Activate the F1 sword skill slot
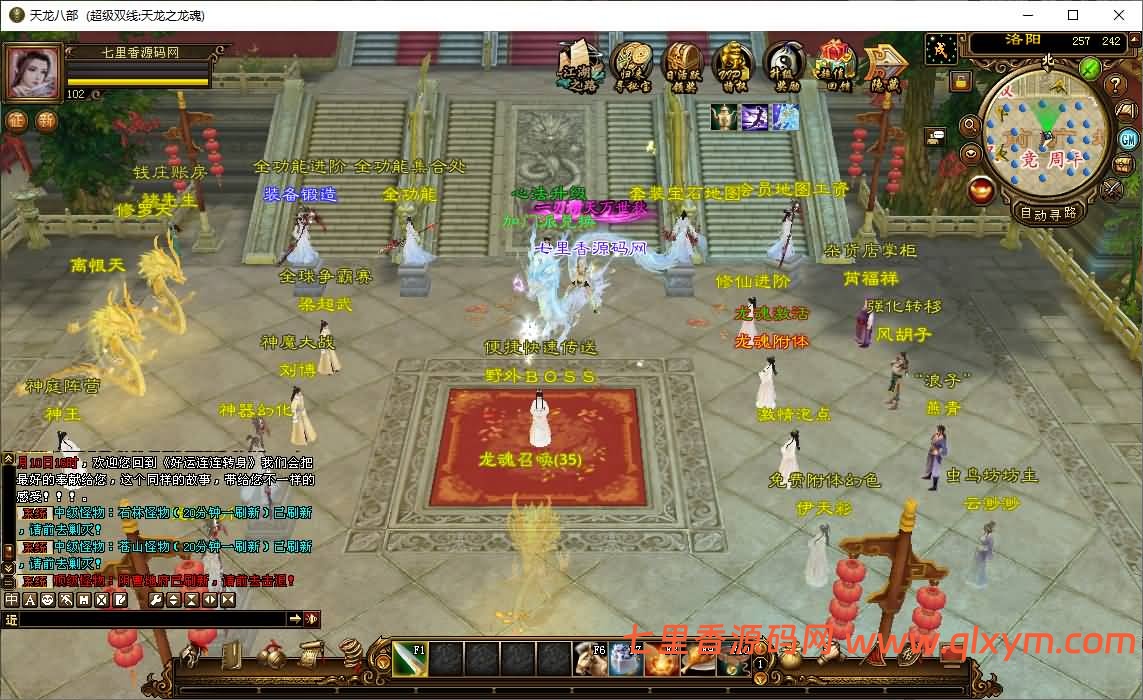1143x700 pixels. click(409, 660)
